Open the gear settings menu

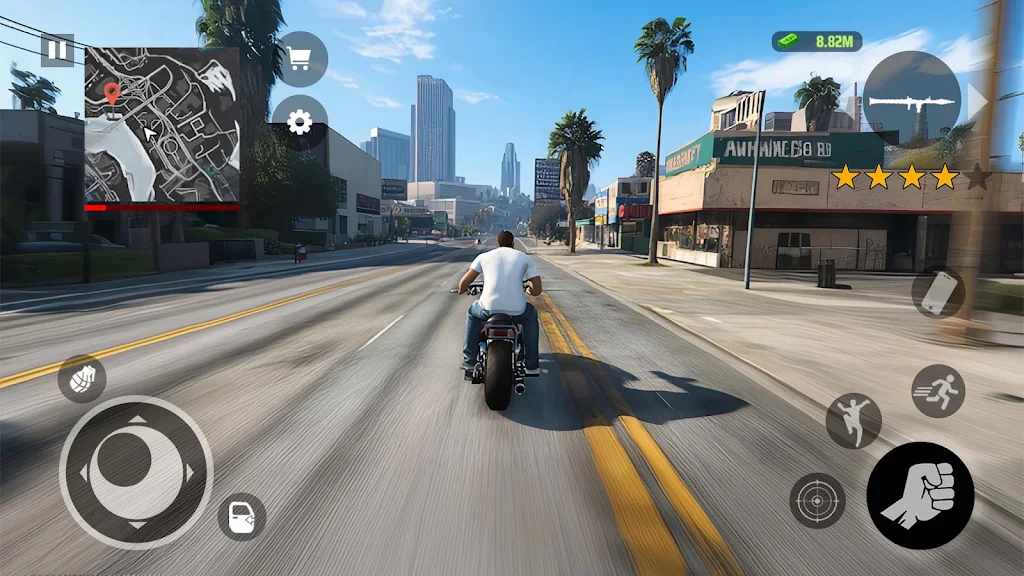299,122
